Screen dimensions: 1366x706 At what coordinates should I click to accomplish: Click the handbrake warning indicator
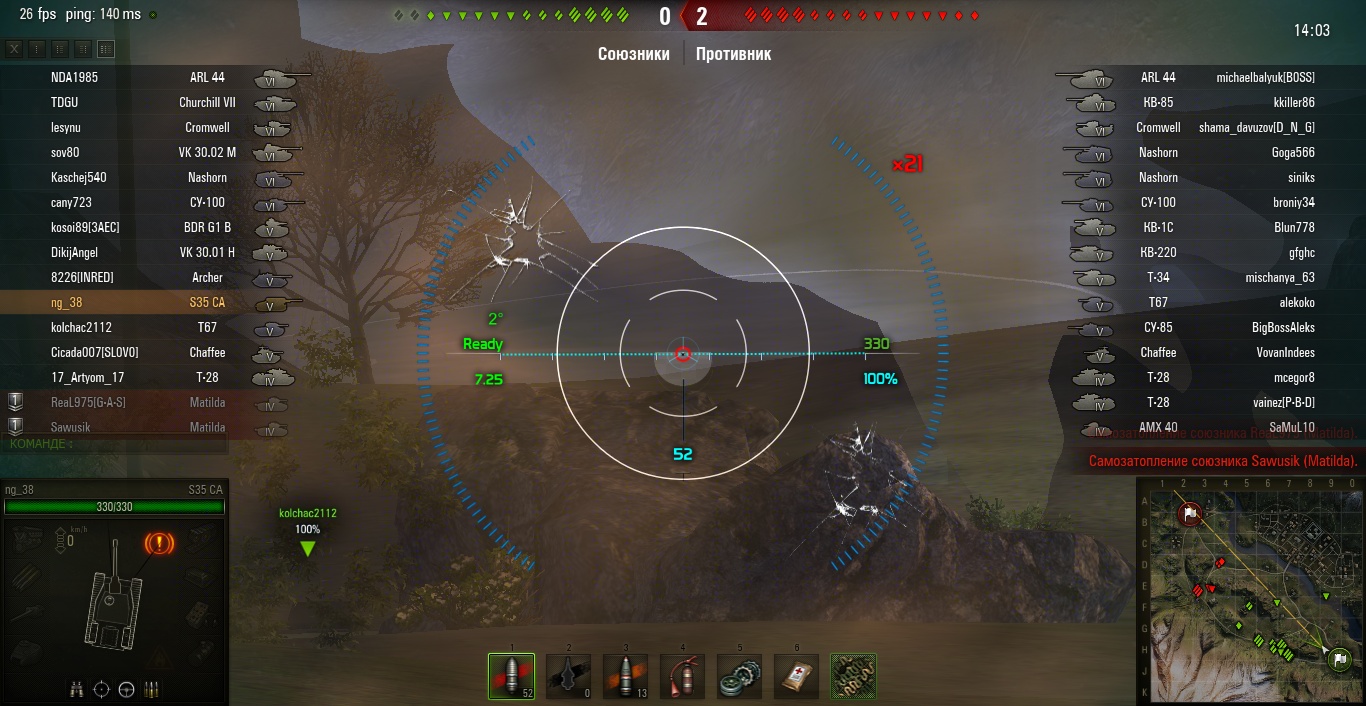[x=159, y=544]
